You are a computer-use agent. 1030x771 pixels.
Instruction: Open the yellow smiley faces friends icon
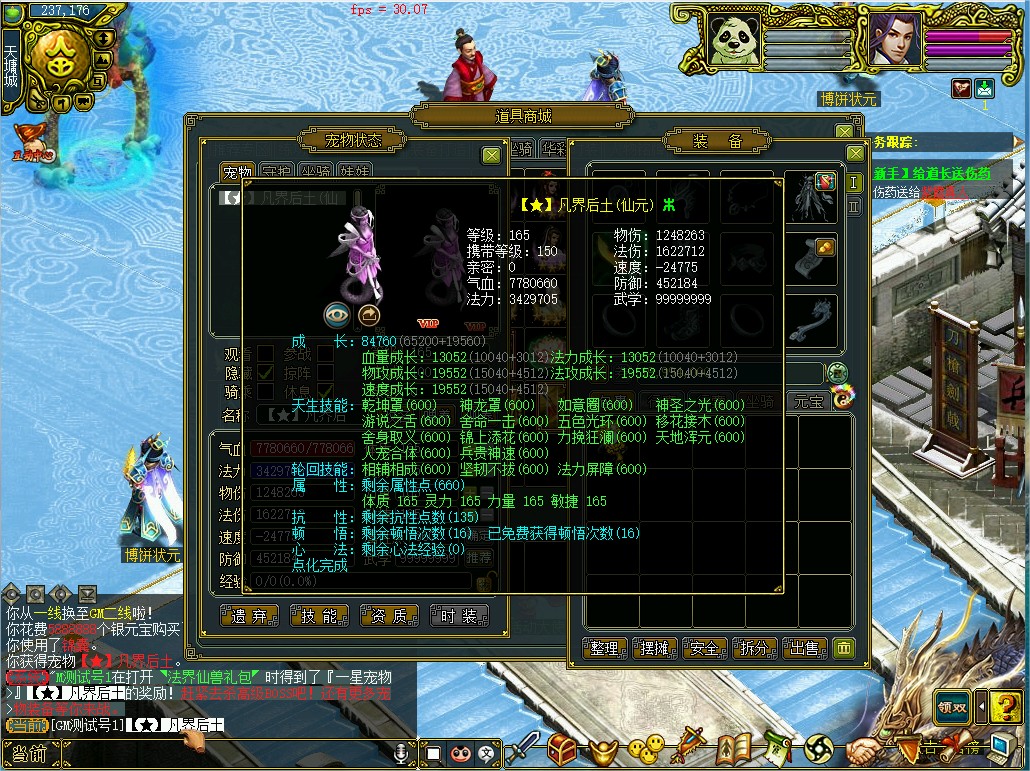click(x=646, y=746)
